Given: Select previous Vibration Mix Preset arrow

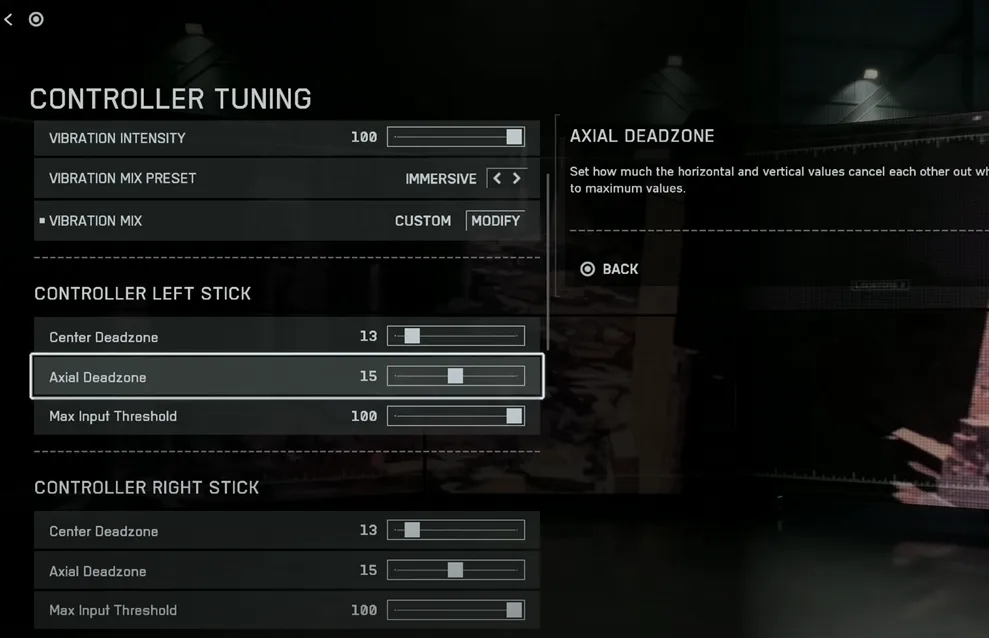Looking at the screenshot, I should point(497,178).
